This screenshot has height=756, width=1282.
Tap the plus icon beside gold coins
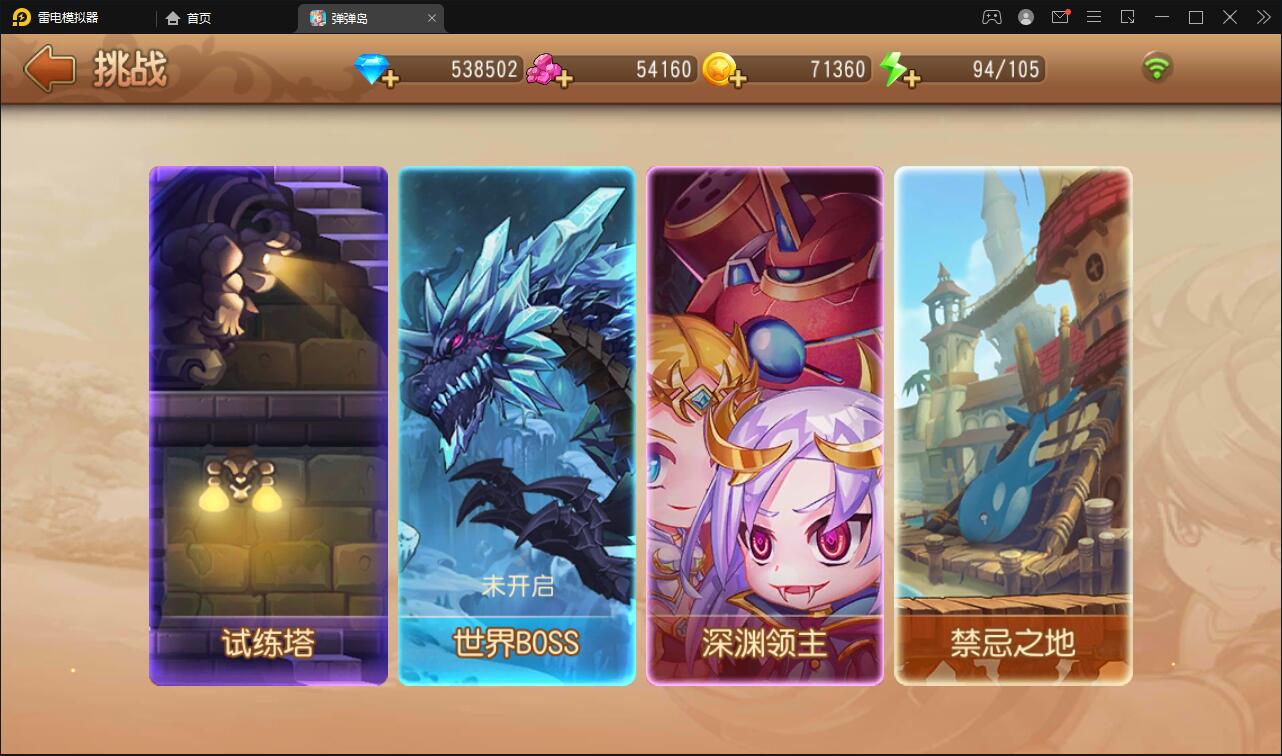(x=740, y=78)
